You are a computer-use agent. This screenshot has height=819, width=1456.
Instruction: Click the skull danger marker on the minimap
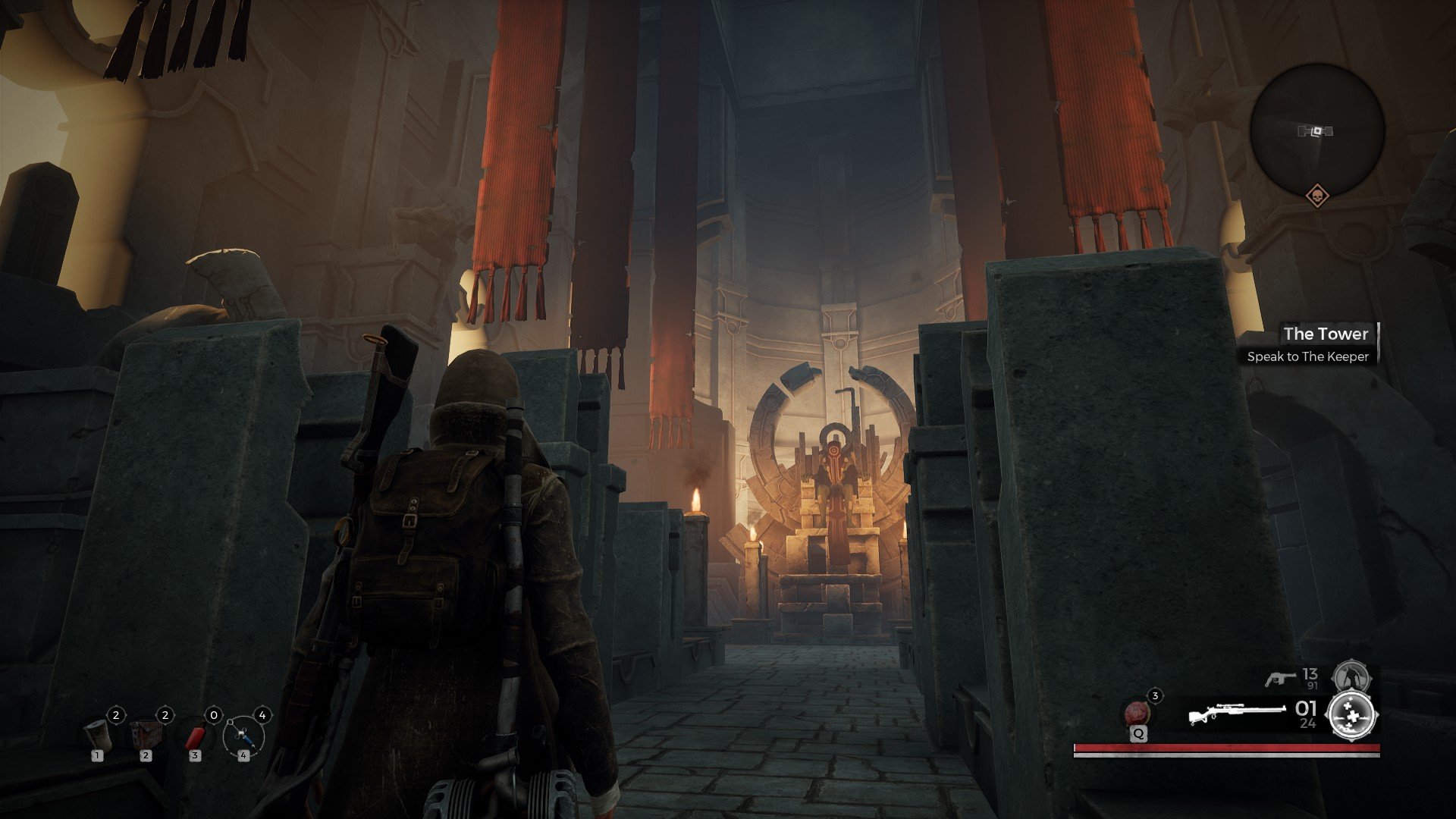click(1318, 196)
